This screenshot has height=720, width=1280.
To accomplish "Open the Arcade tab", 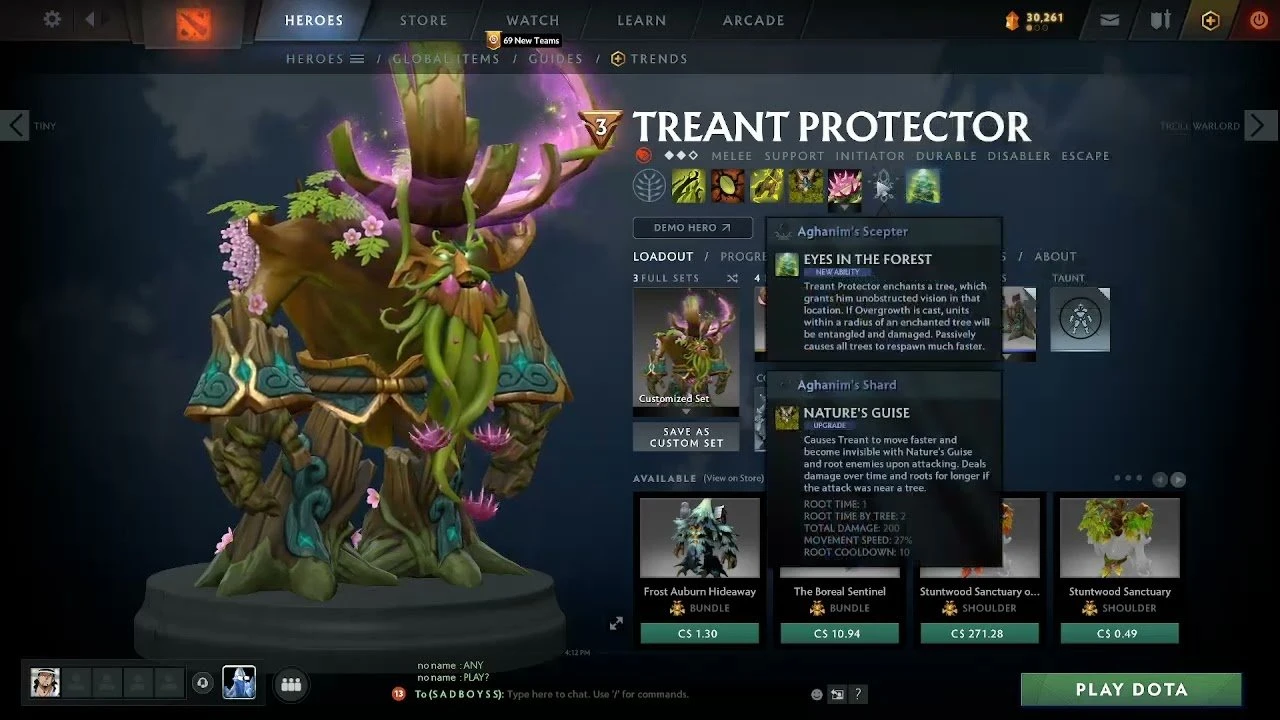I will point(754,20).
